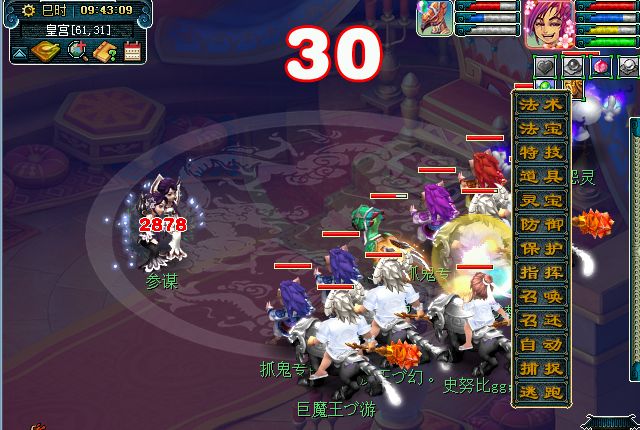
Task: Activate the 自动 auto-battle command
Action: 541,345
